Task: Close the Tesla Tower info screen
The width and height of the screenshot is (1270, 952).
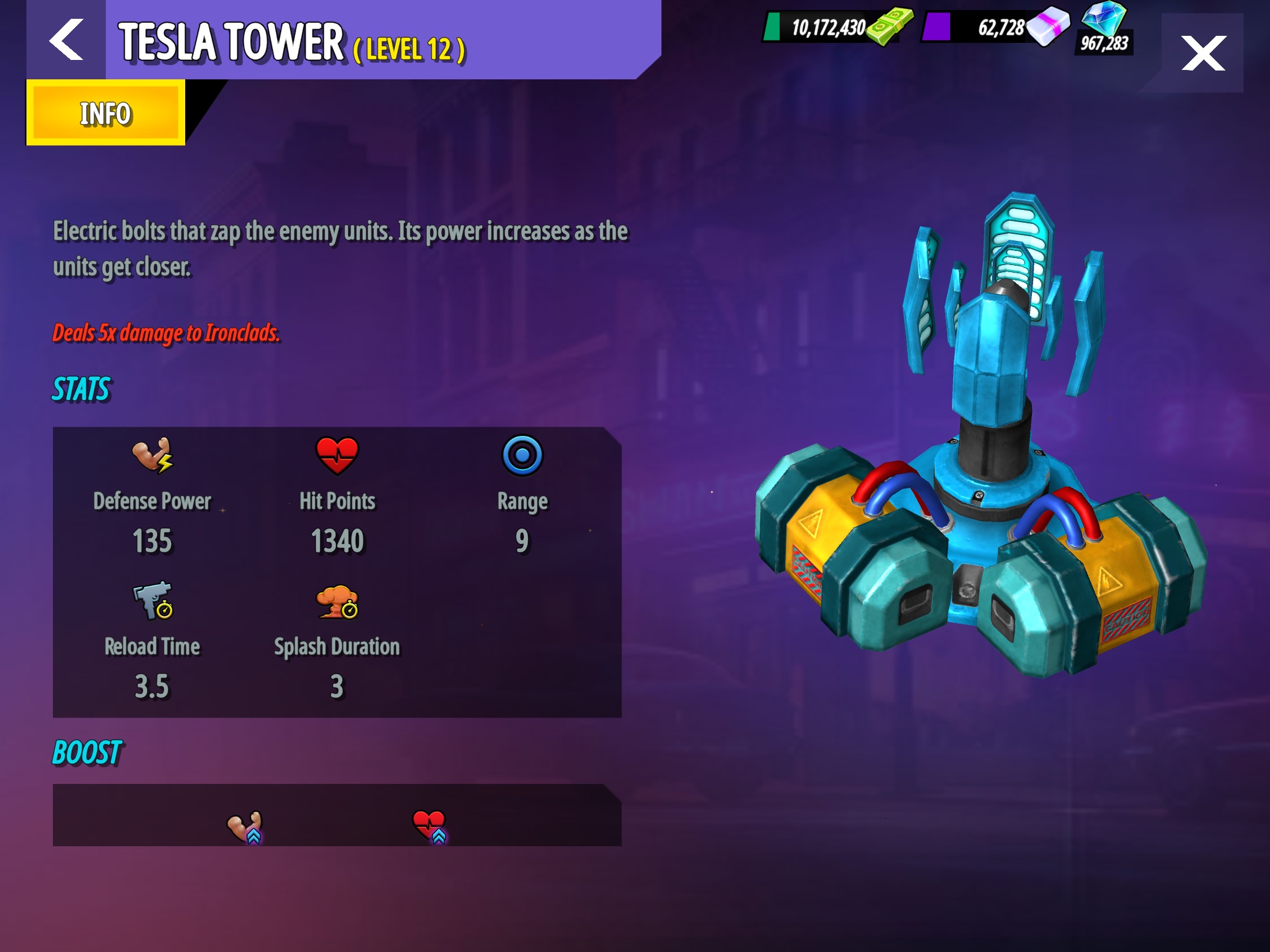Action: pos(1203,53)
